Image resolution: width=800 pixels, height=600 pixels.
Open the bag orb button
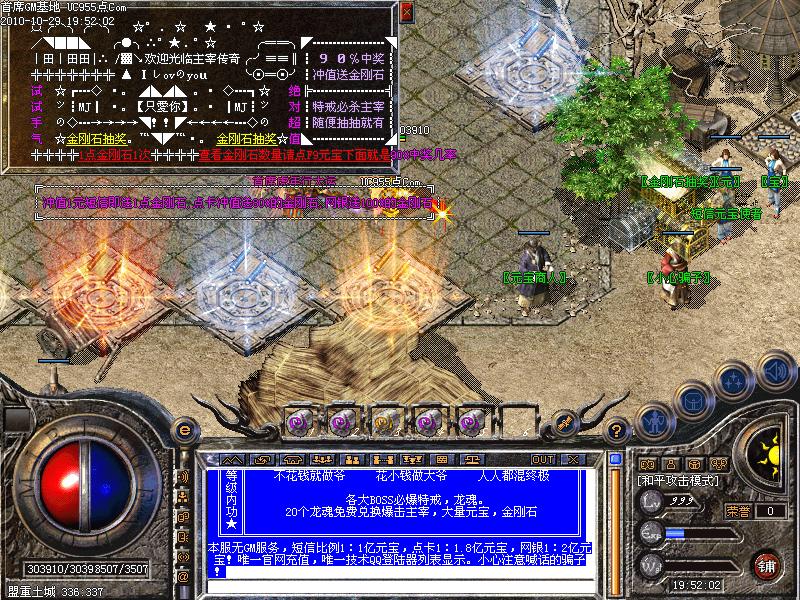(692, 398)
